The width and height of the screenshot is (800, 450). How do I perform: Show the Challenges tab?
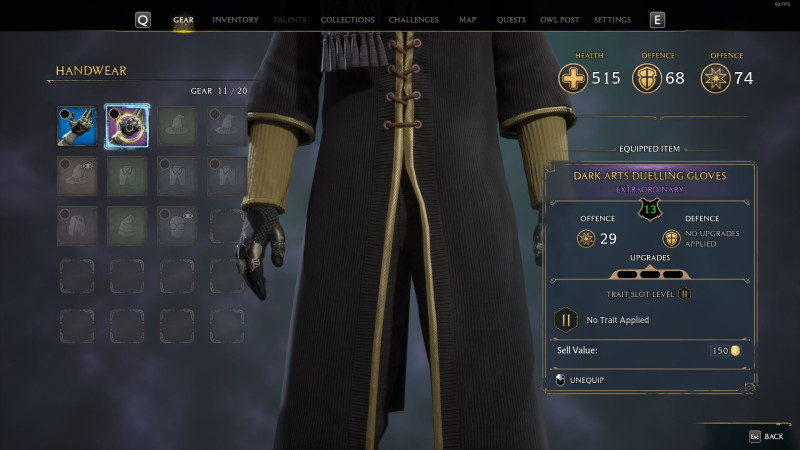[x=413, y=20]
